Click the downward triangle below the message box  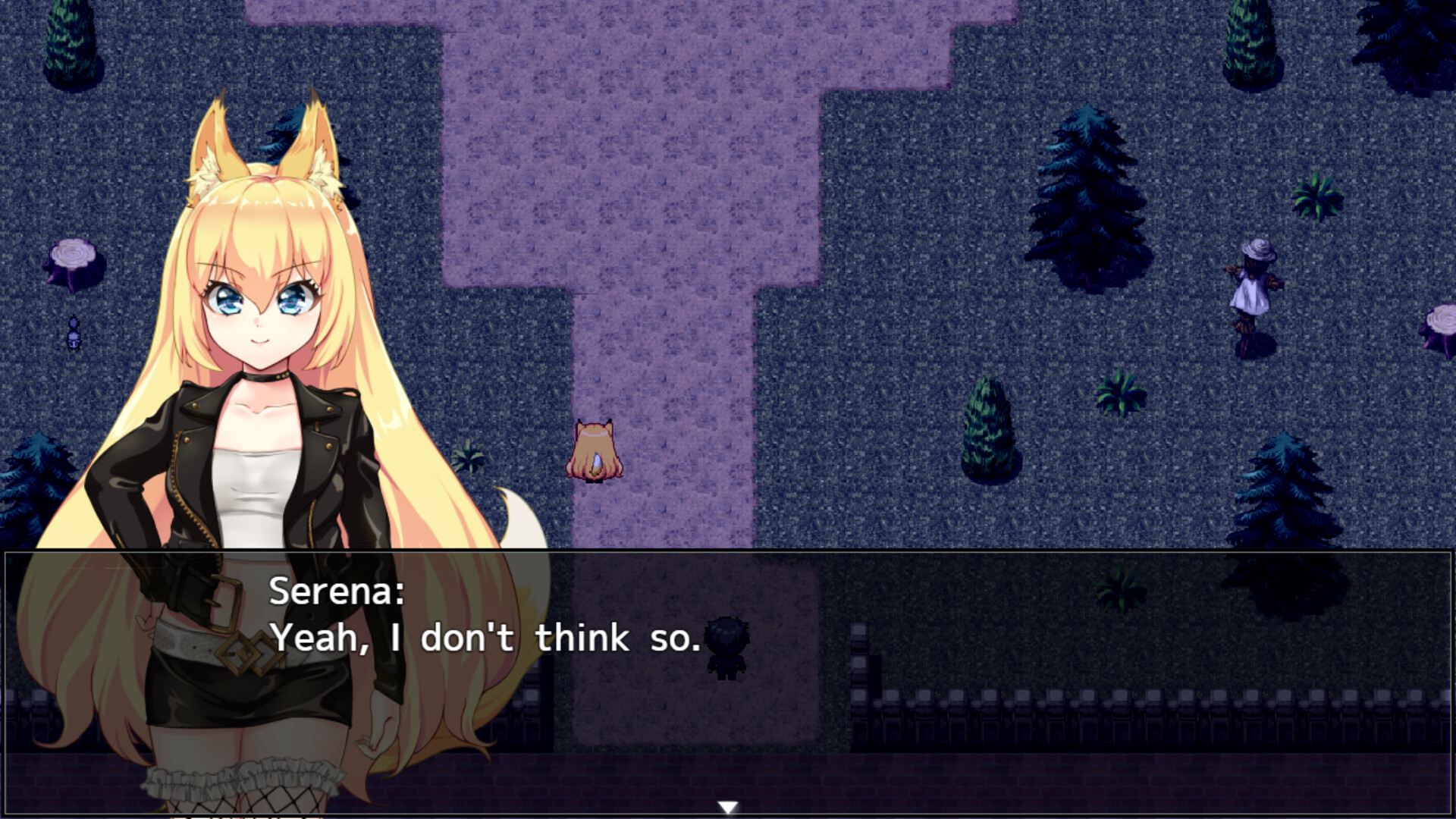pos(728,805)
